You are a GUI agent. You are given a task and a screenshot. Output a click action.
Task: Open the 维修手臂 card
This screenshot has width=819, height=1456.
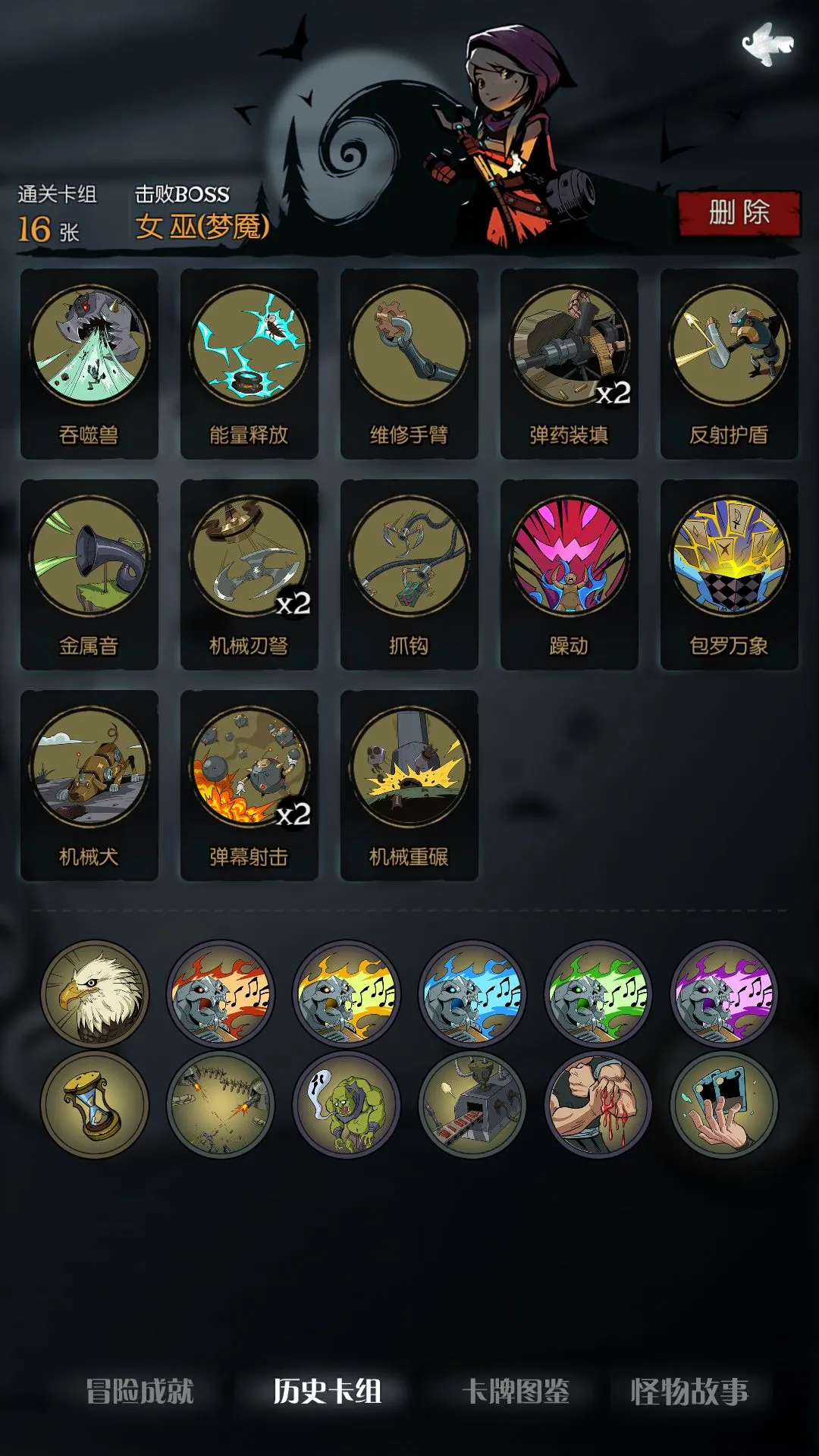click(409, 363)
